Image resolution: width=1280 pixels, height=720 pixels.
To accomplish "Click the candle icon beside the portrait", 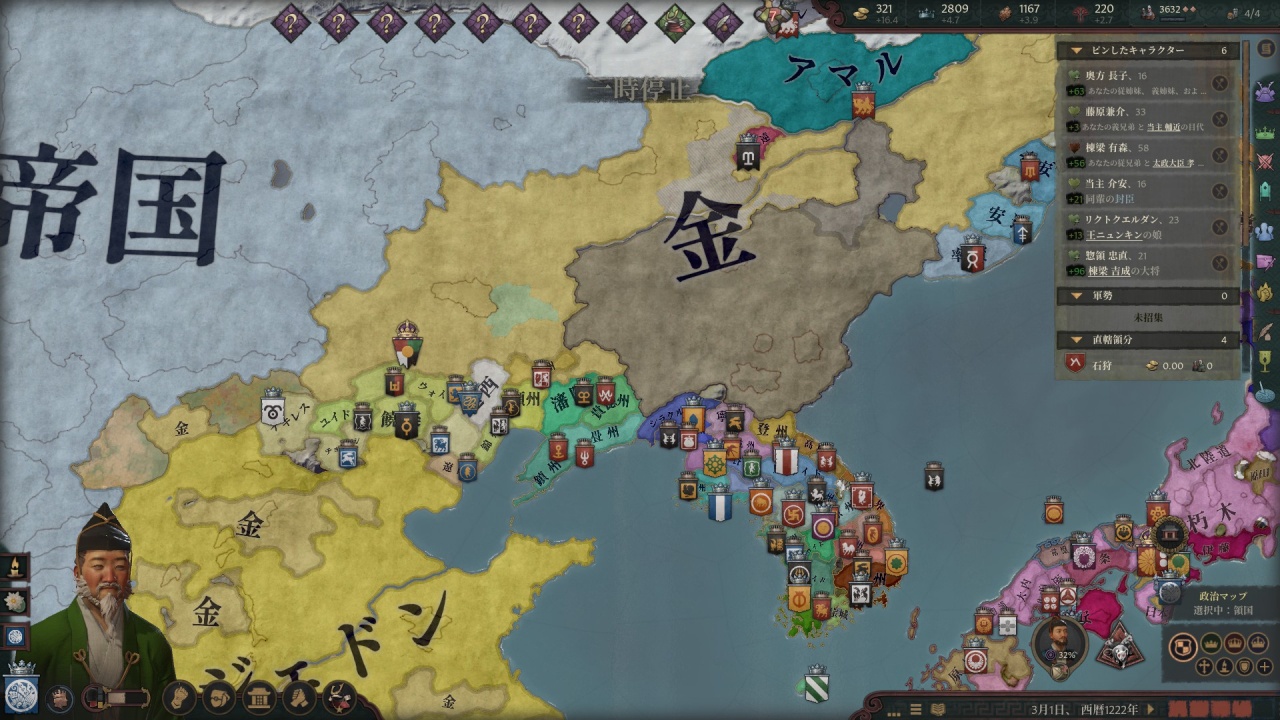I will point(16,567).
